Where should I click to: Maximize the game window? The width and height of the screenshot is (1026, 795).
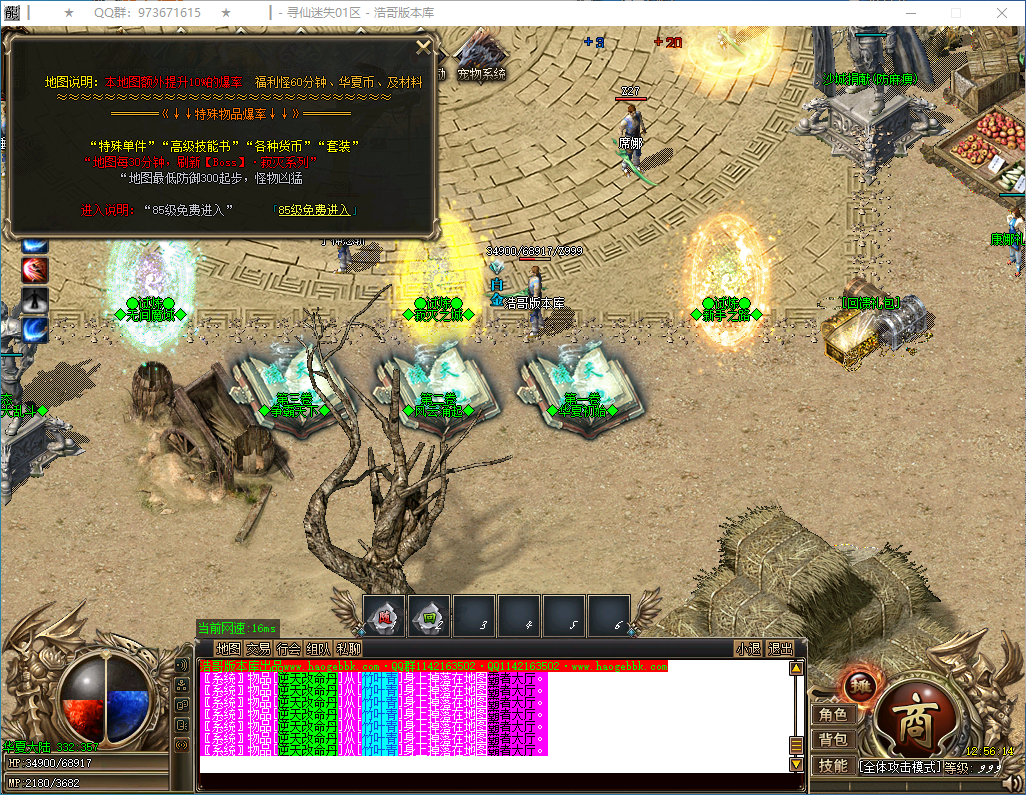tap(955, 12)
